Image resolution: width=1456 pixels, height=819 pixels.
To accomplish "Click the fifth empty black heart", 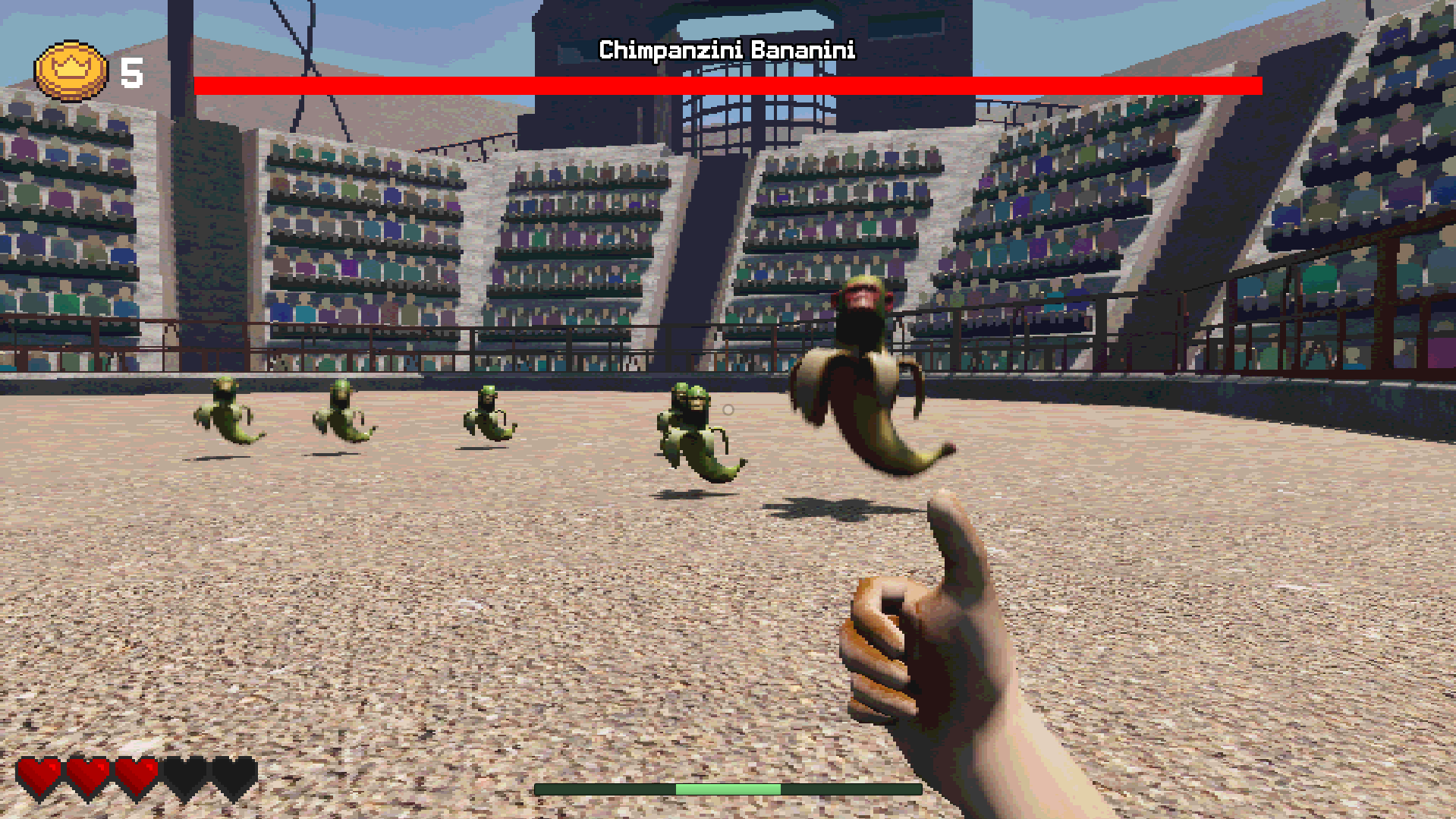I will click(233, 775).
